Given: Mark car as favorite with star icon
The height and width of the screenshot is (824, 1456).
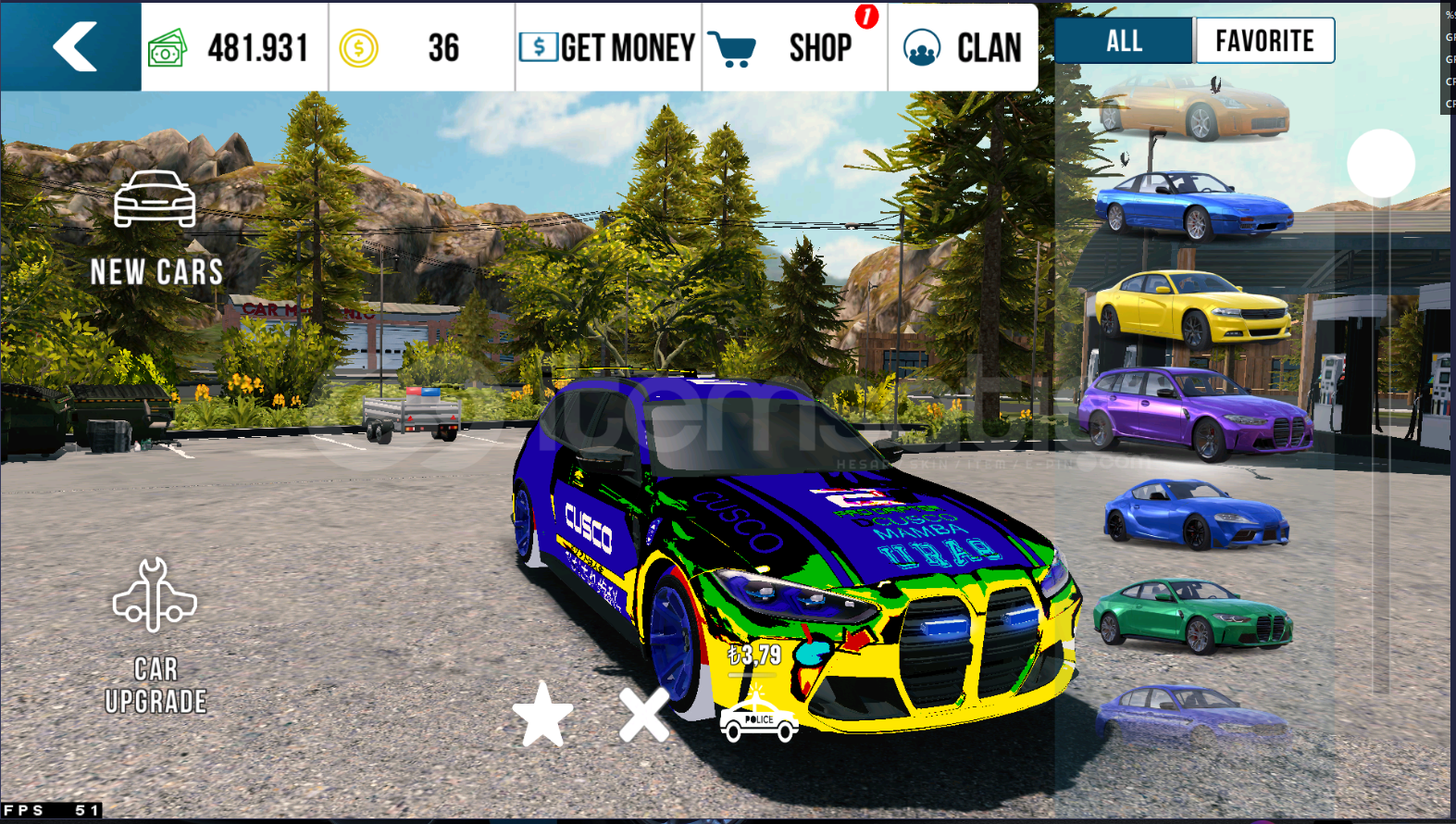Looking at the screenshot, I should tap(542, 714).
